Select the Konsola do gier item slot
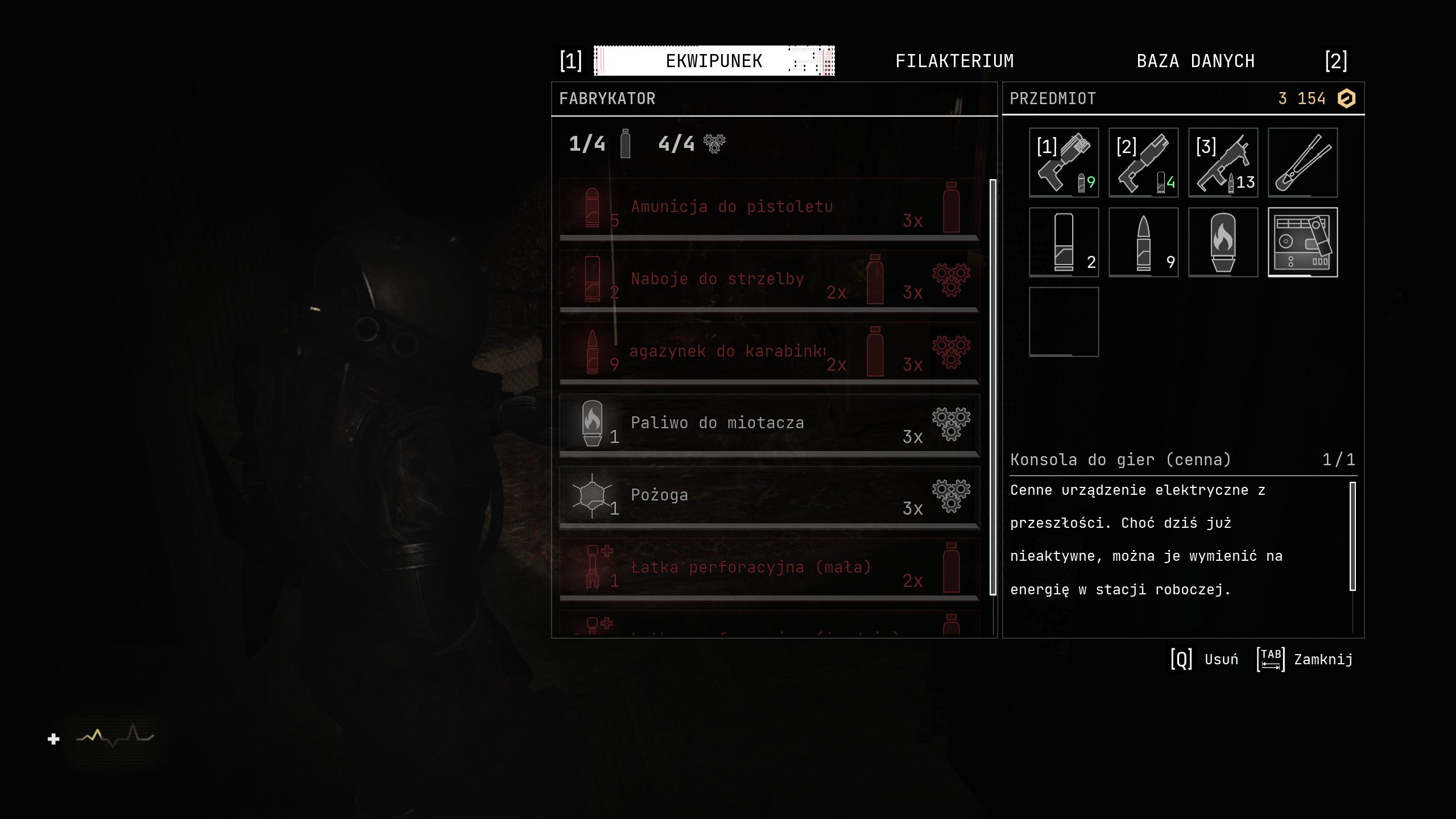1456x819 pixels. 1302,242
